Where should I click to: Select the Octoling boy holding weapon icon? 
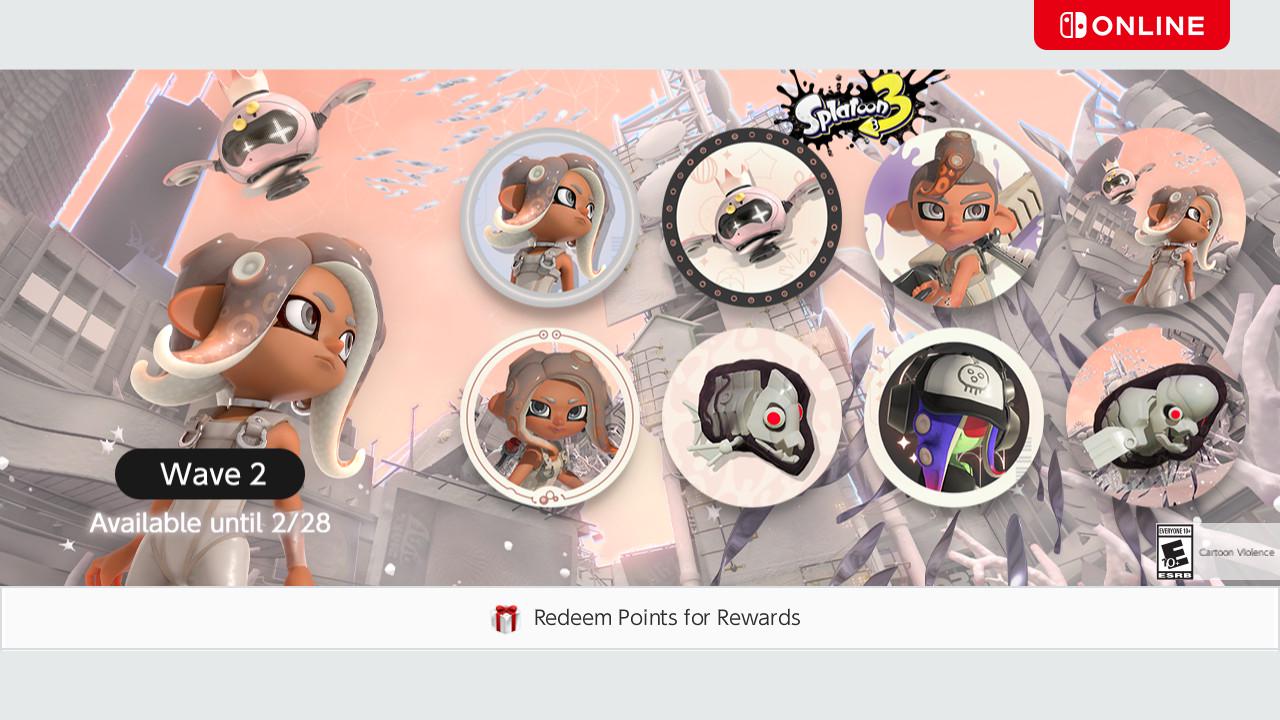955,215
